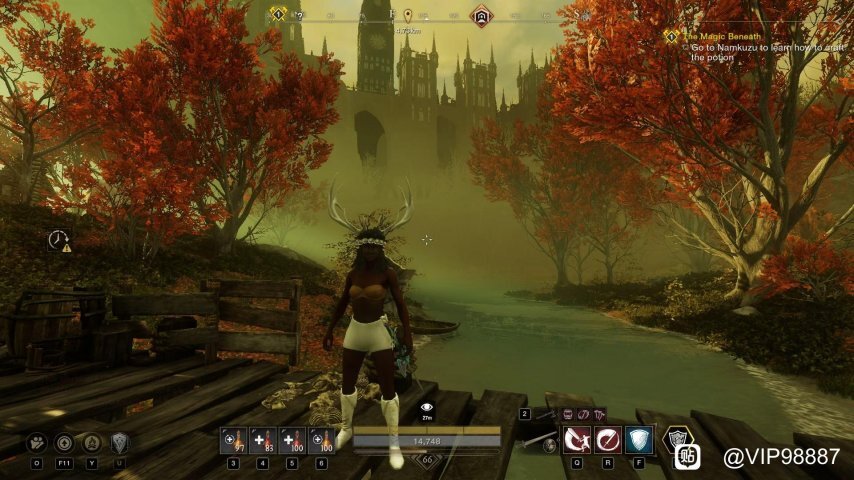
Task: Open the campfire icon in the HUD
Action: coord(93,442)
